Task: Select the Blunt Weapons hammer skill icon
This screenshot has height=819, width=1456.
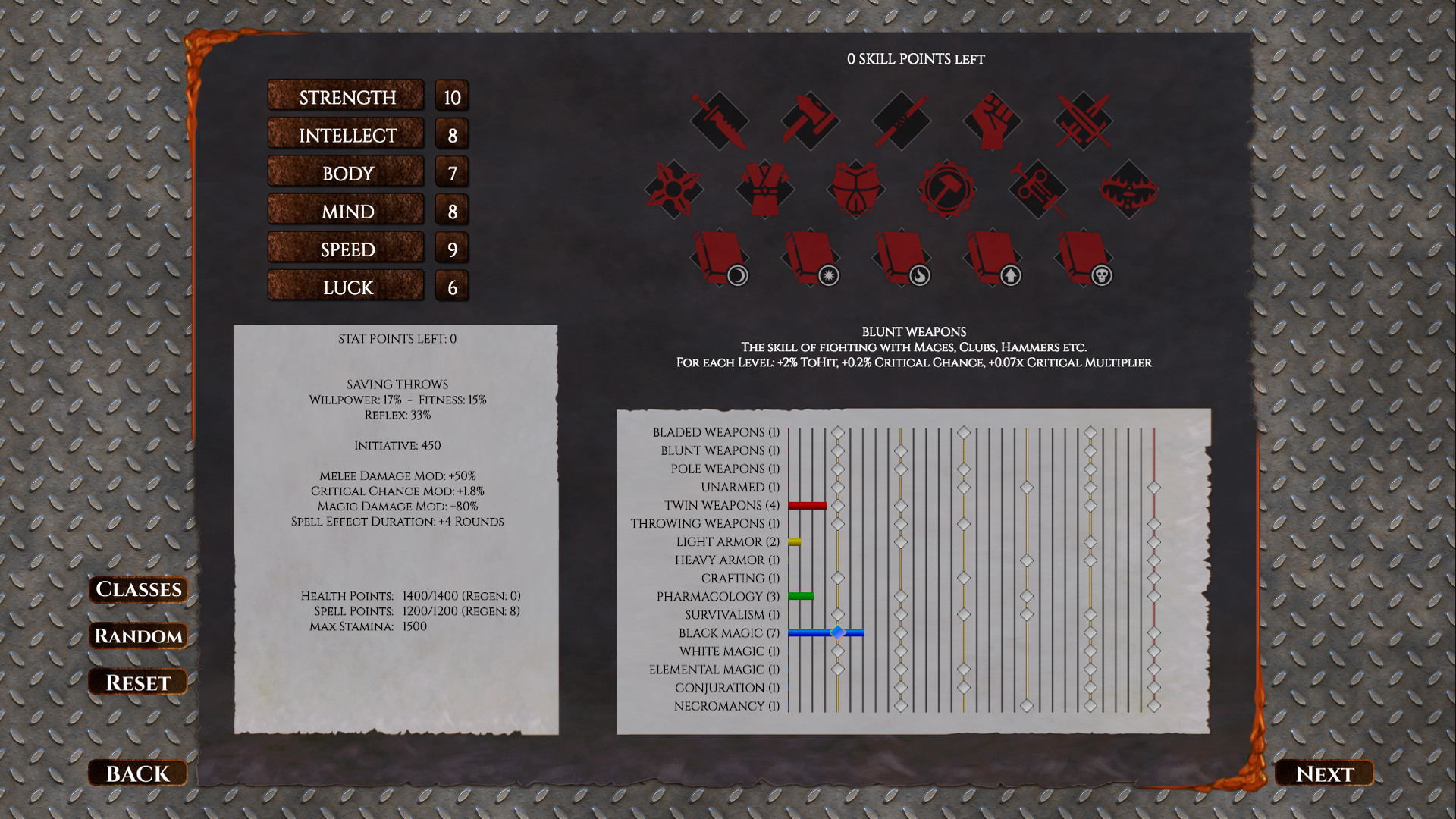Action: pyautogui.click(x=810, y=121)
